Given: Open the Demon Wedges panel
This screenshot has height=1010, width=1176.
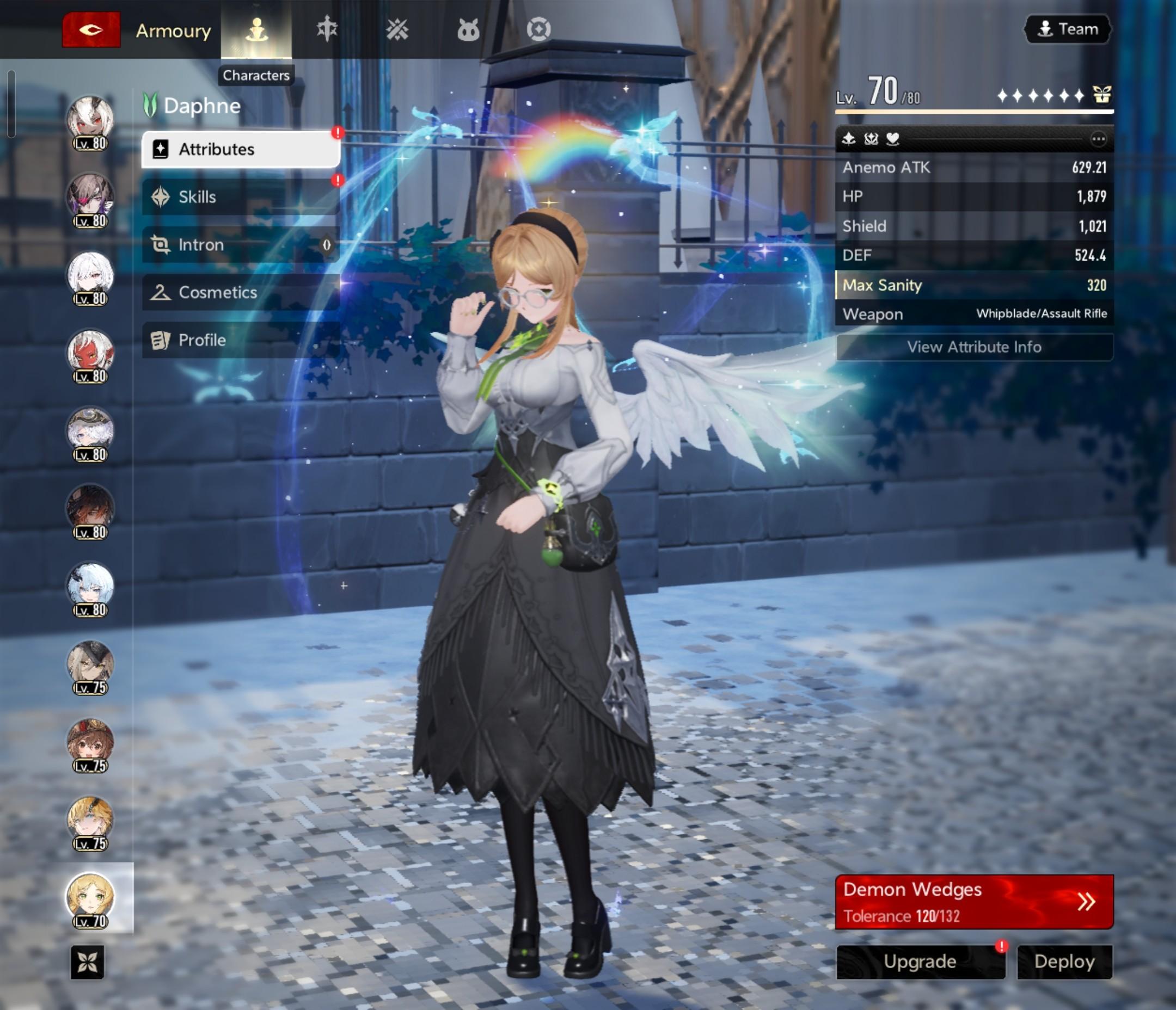Looking at the screenshot, I should [974, 902].
